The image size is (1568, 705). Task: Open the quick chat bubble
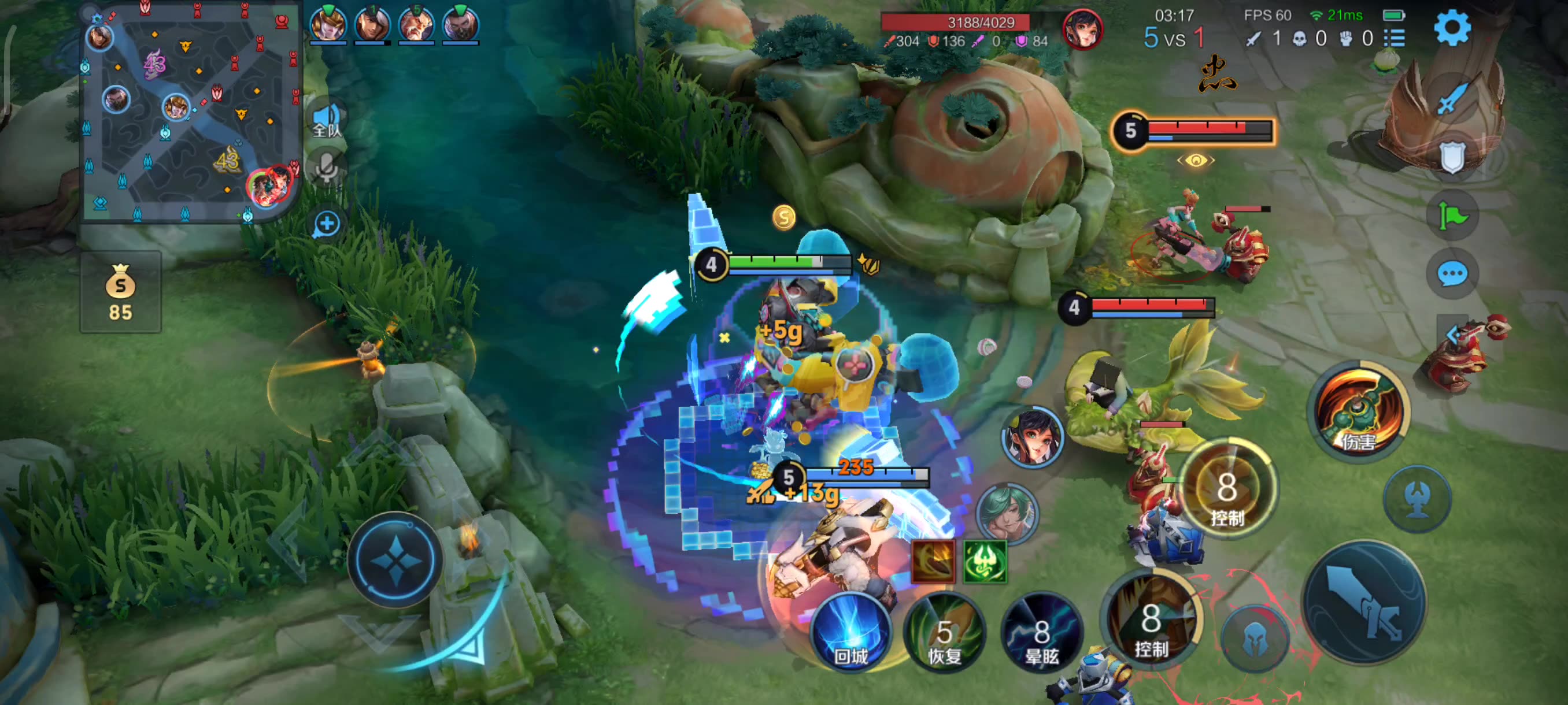1452,274
